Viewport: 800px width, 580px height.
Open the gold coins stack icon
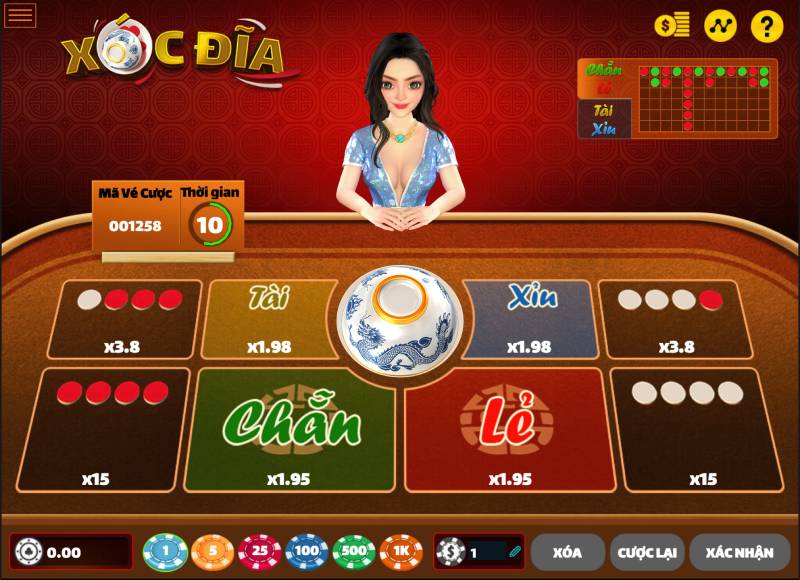click(x=672, y=26)
